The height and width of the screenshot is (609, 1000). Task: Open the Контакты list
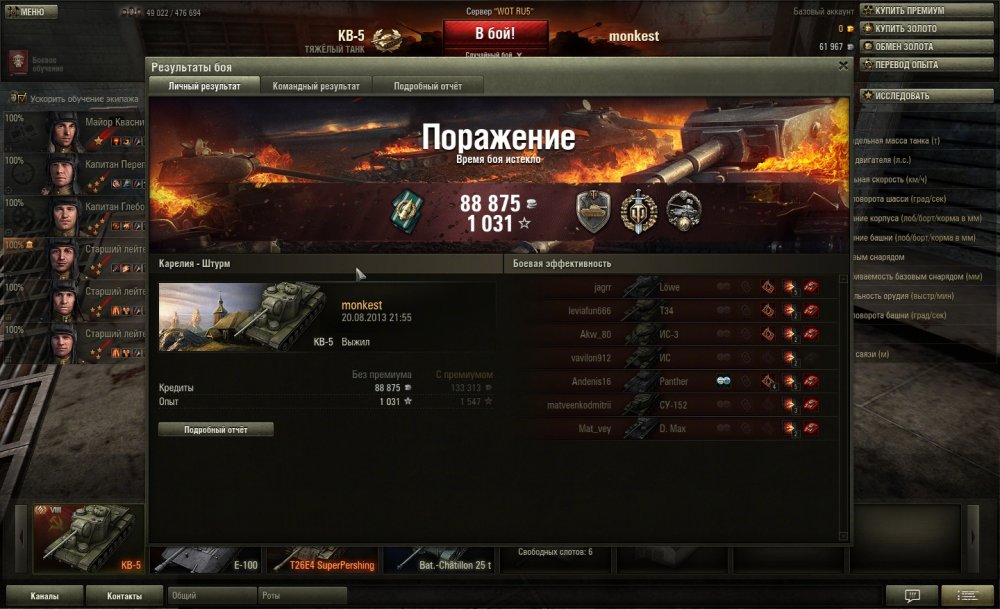point(124,596)
